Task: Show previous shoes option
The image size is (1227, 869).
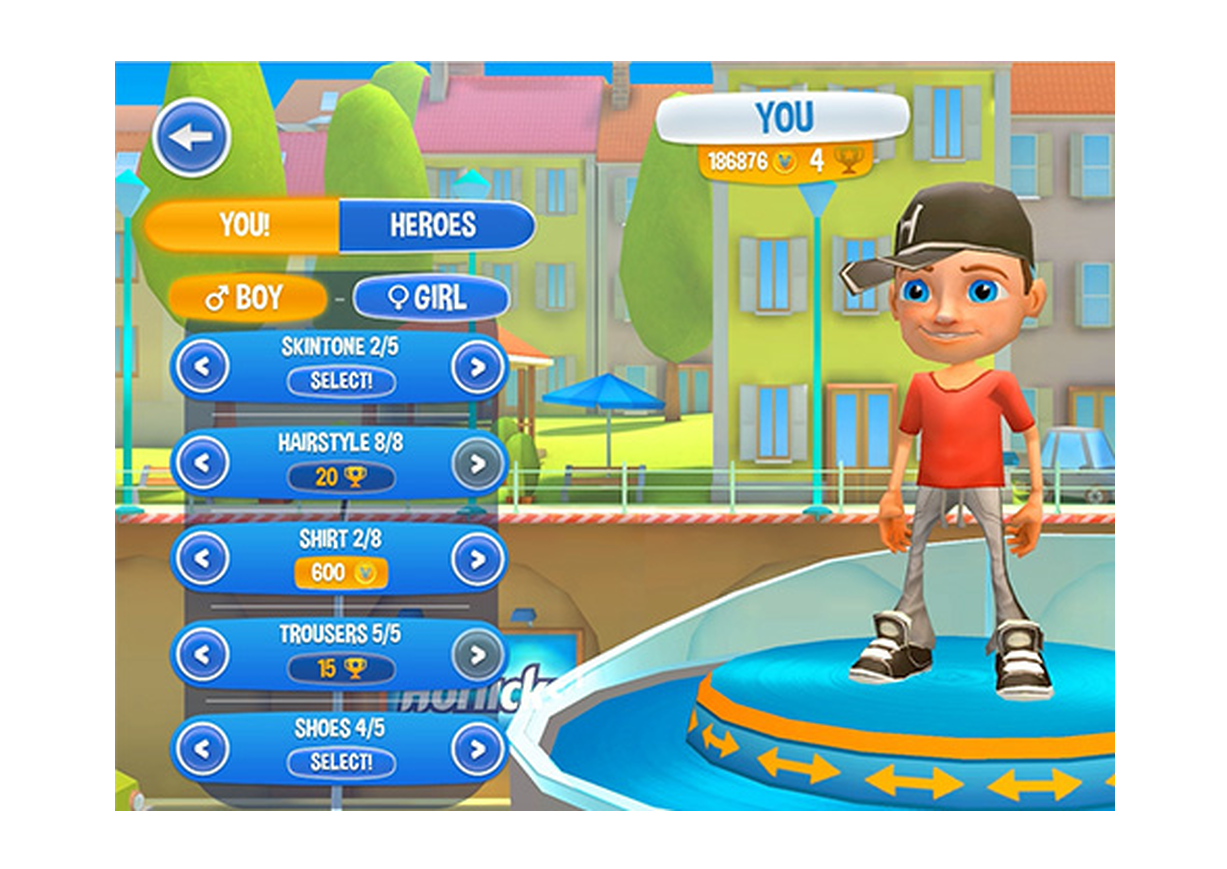Action: point(203,749)
